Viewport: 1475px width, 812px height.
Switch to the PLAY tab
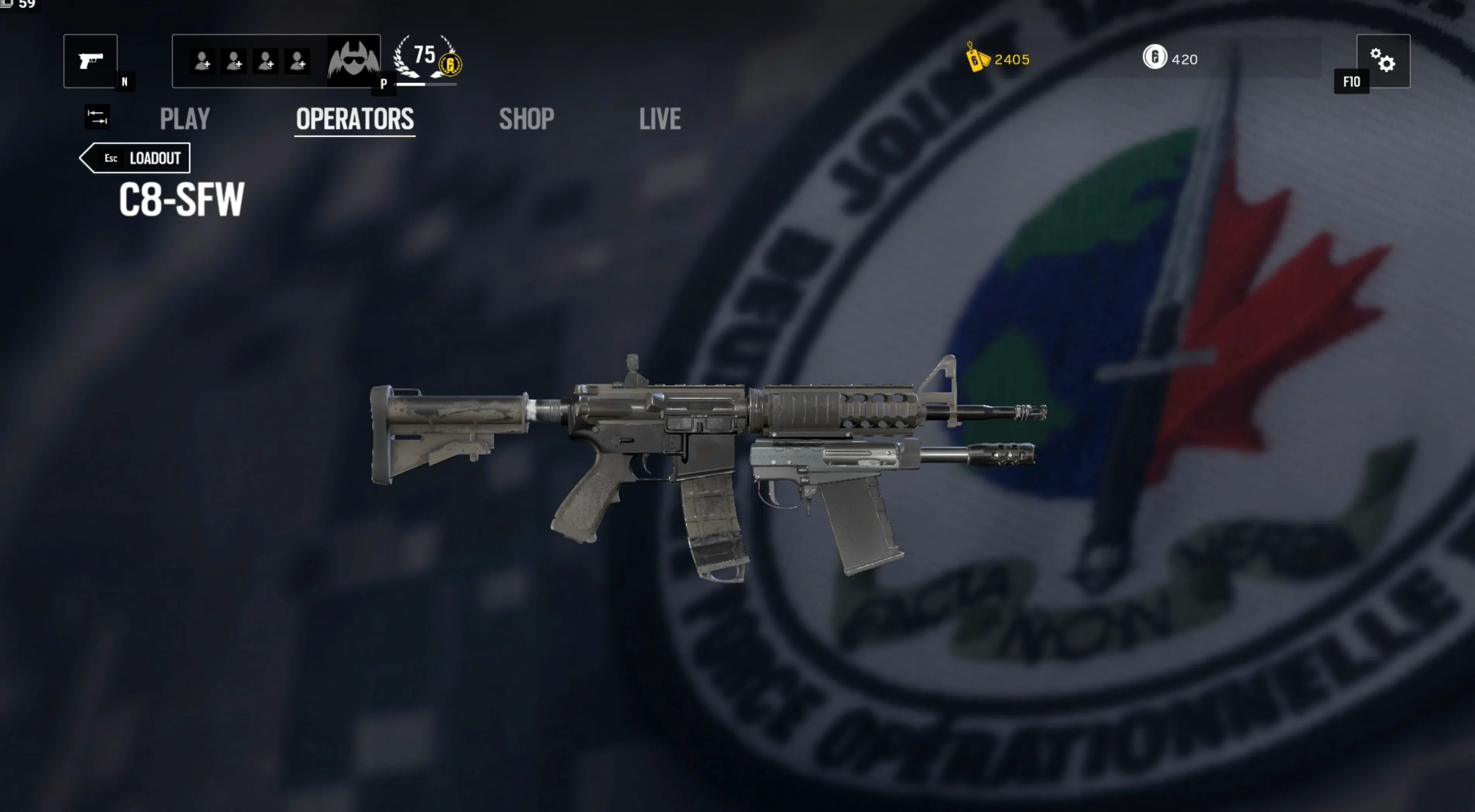point(184,119)
